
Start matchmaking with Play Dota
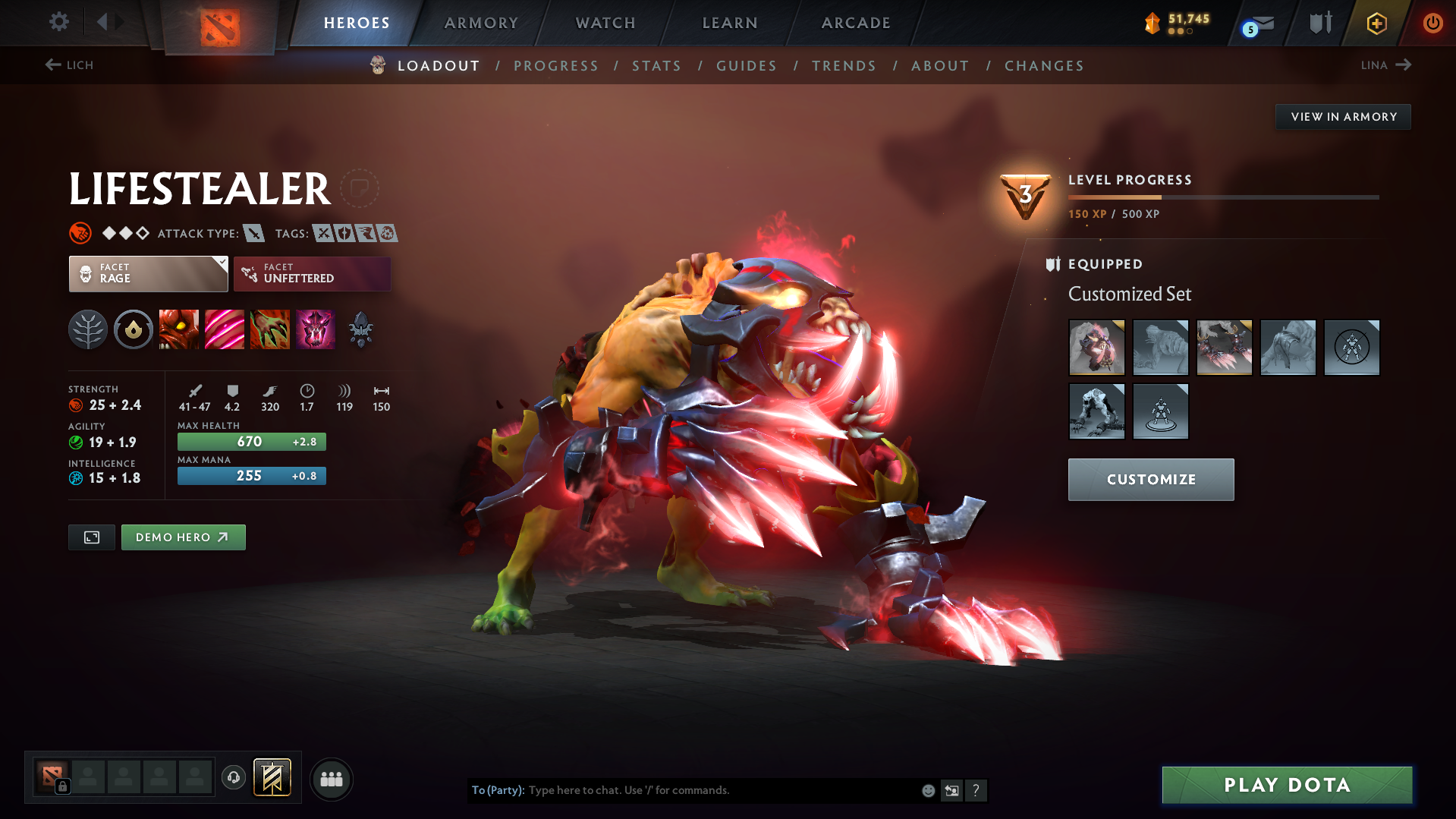pyautogui.click(x=1287, y=785)
